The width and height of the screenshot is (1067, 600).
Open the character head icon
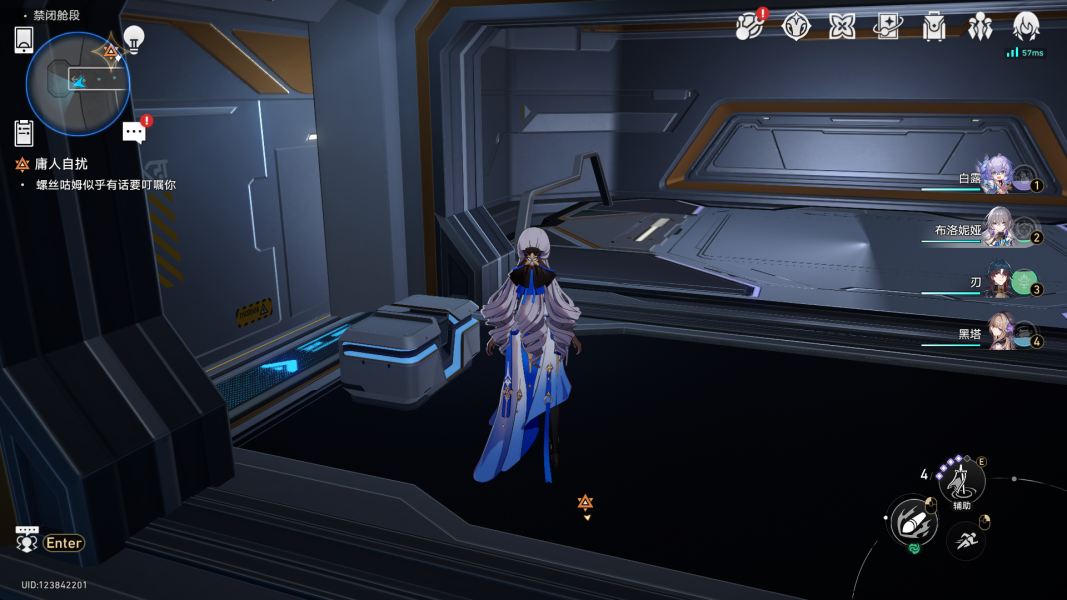pyautogui.click(x=1026, y=27)
